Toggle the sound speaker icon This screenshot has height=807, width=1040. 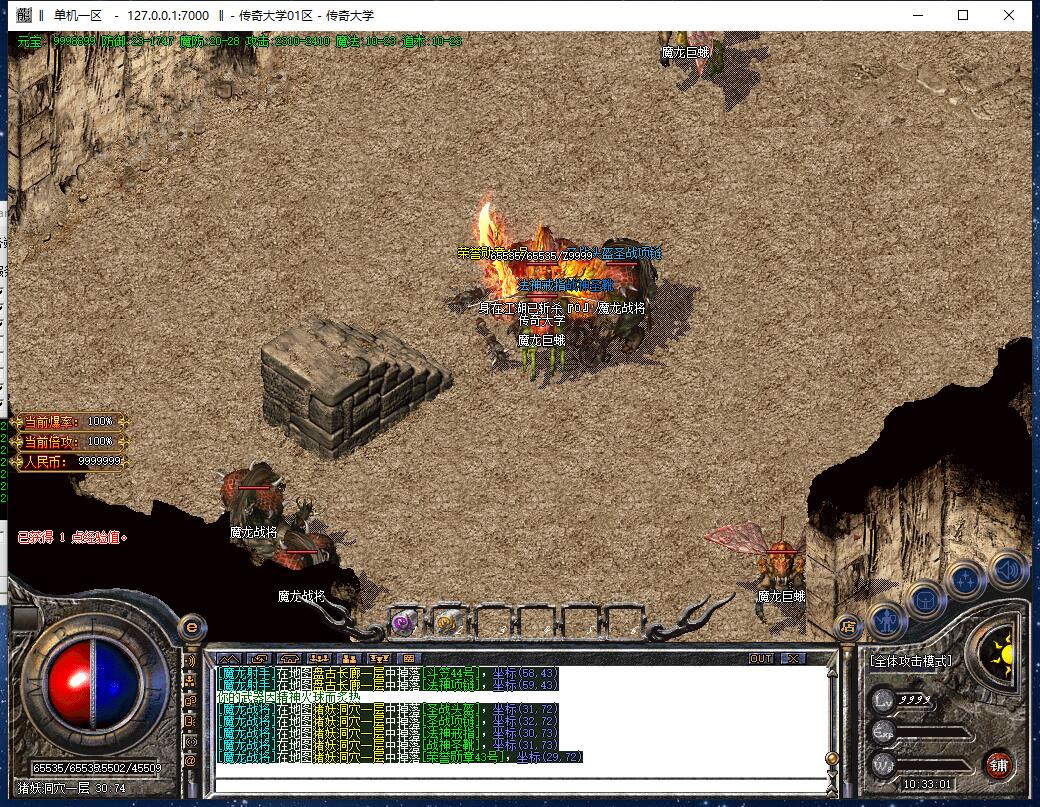(x=1008, y=570)
